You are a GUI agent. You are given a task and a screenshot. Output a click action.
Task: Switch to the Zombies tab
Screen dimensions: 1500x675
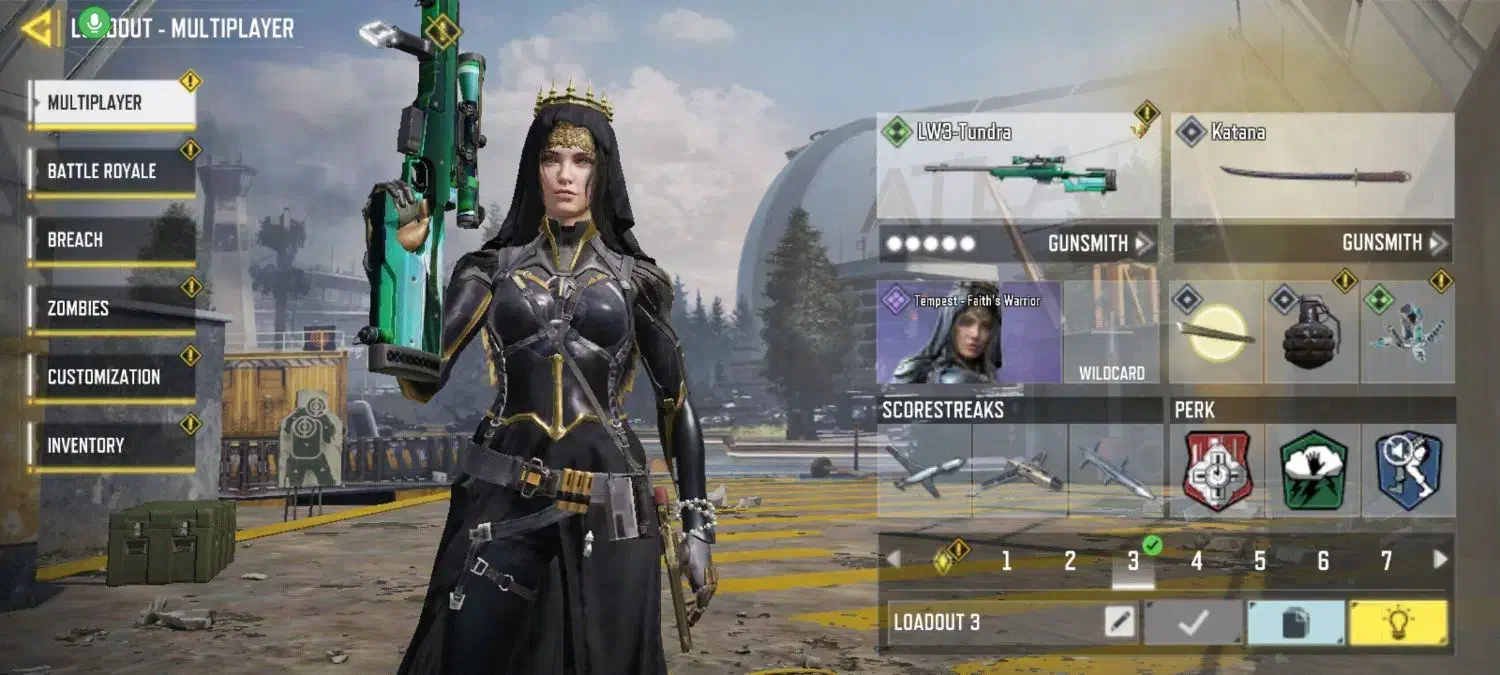112,308
